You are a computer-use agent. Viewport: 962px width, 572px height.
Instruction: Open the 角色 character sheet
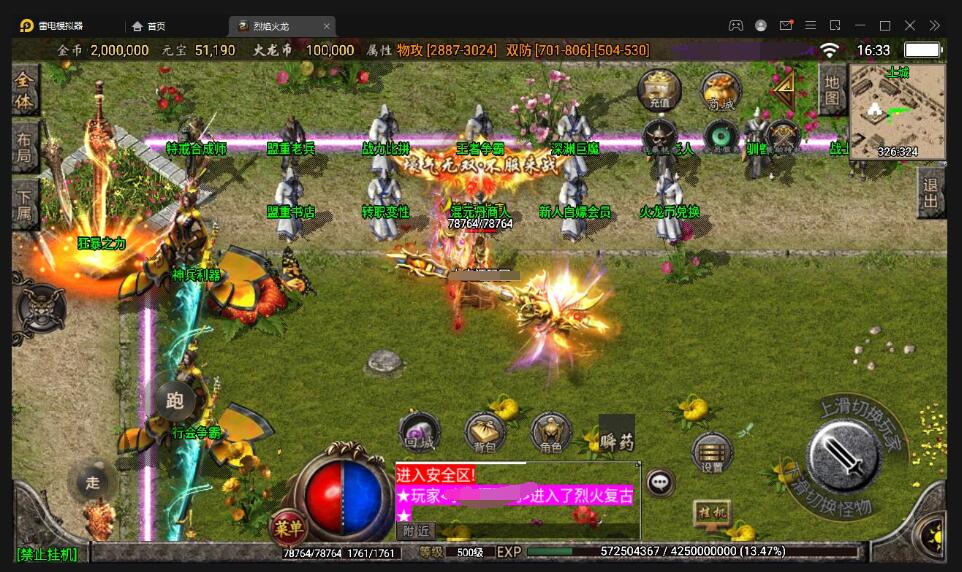[x=551, y=432]
